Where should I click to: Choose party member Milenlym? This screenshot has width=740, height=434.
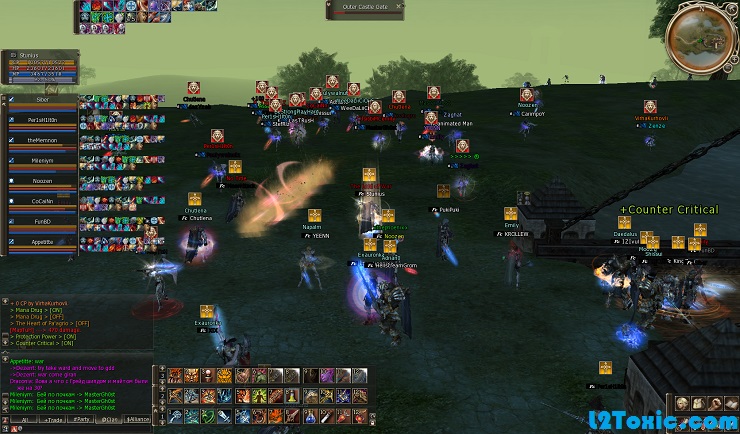pyautogui.click(x=42, y=161)
